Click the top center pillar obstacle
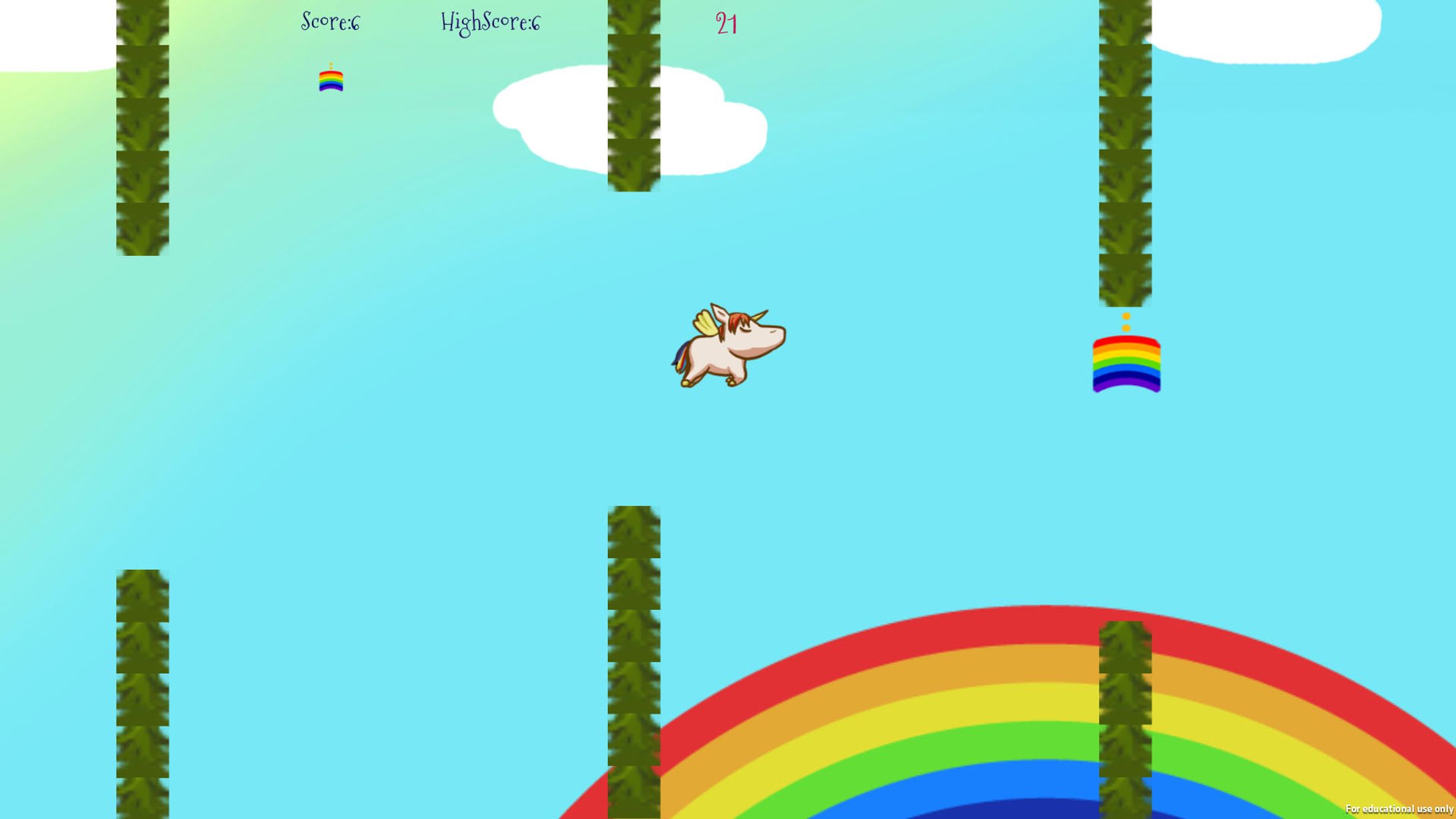This screenshot has width=1456, height=819. [x=632, y=93]
